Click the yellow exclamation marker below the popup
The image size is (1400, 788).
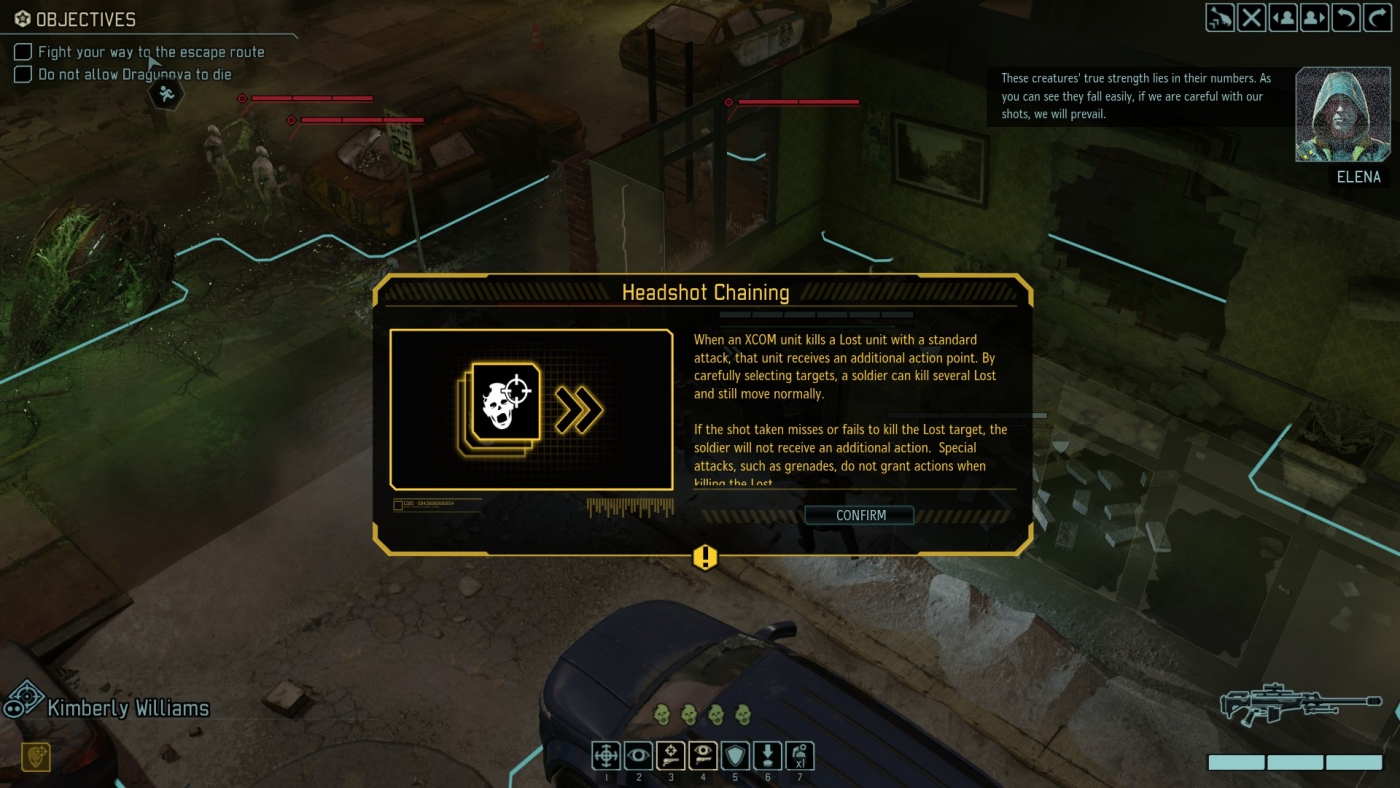click(704, 559)
